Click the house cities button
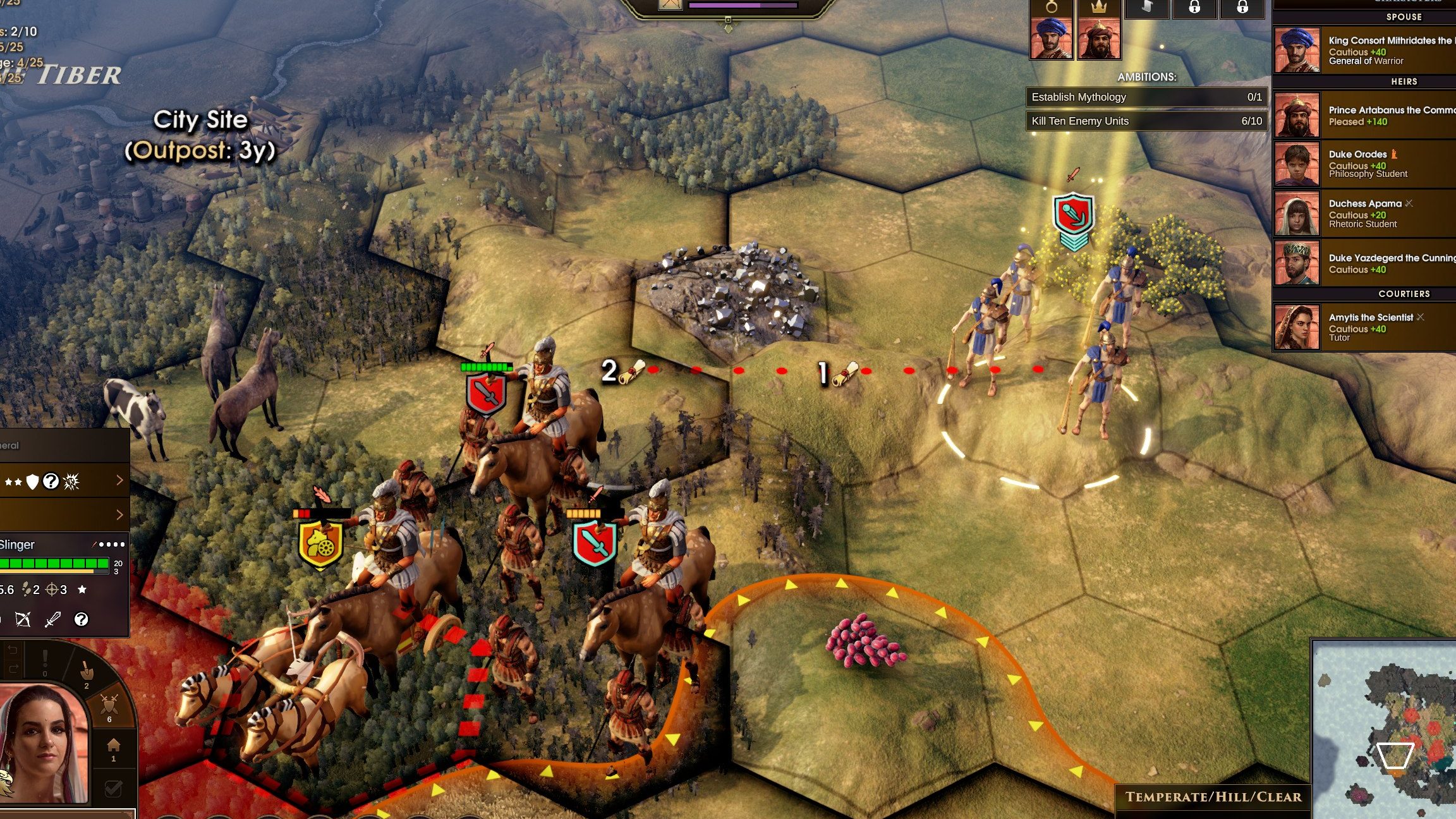Screen dimensions: 1456x819 tap(113, 748)
